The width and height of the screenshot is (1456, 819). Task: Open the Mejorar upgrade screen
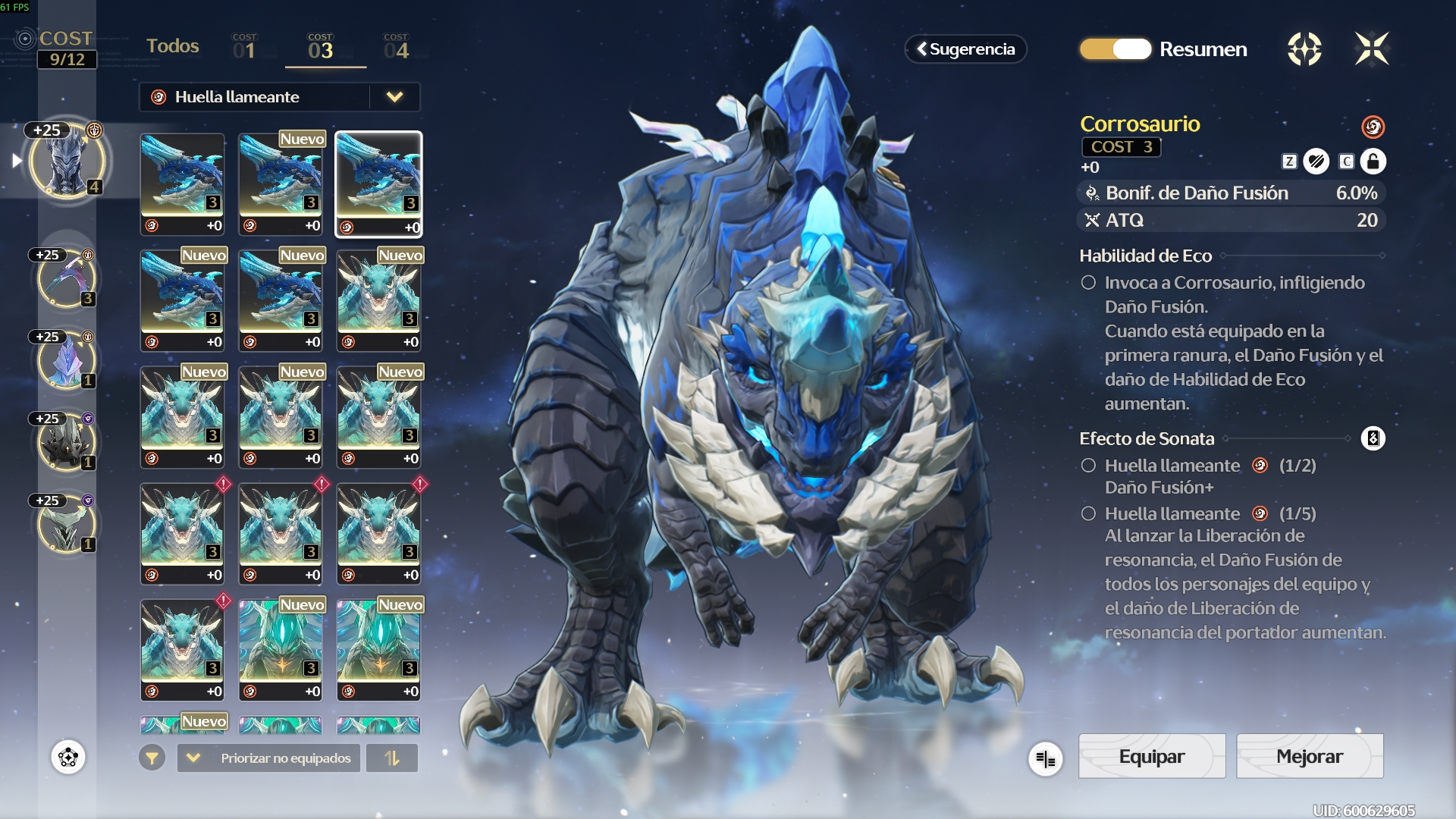1309,756
